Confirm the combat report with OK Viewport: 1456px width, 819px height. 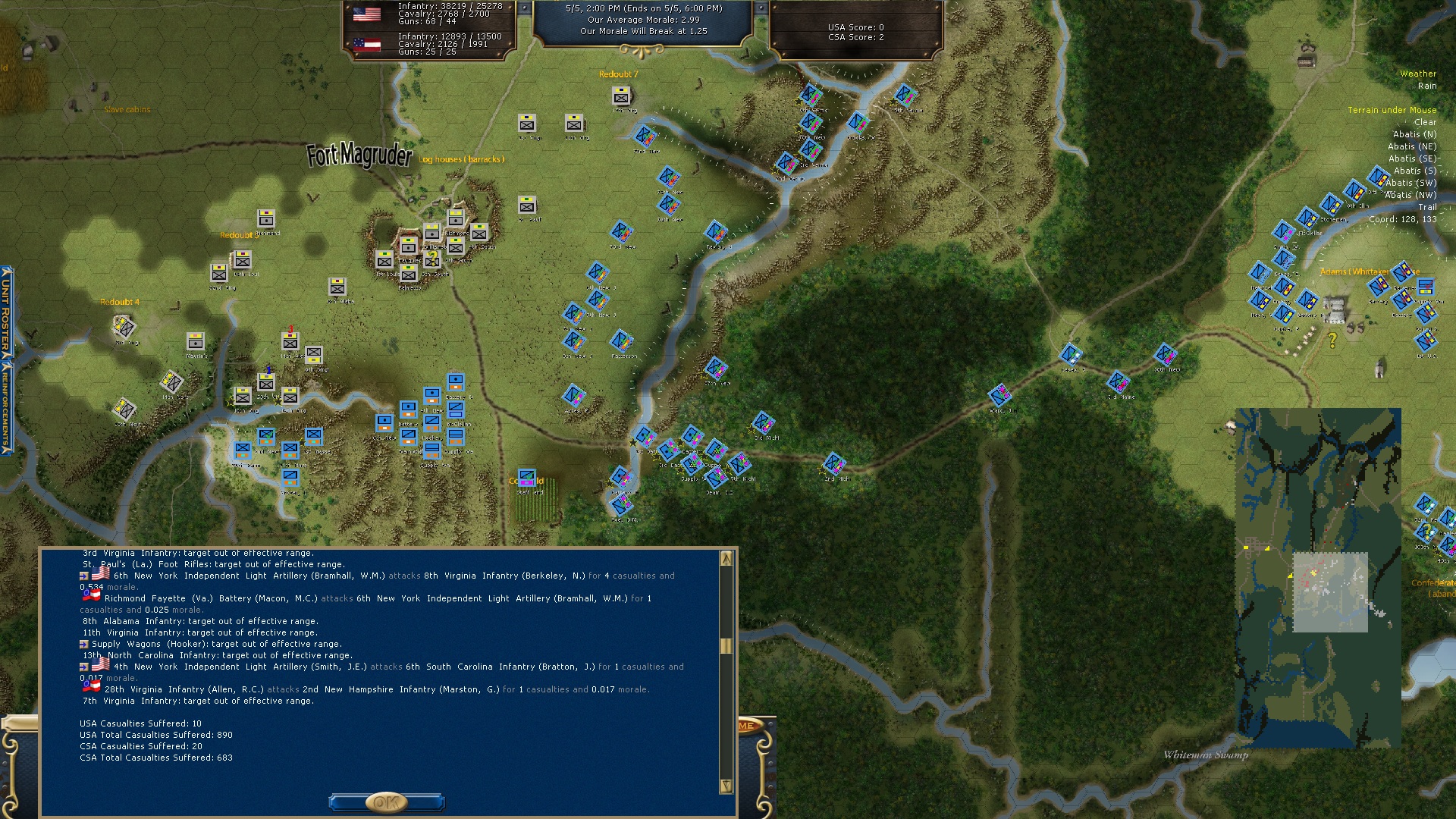point(386,802)
